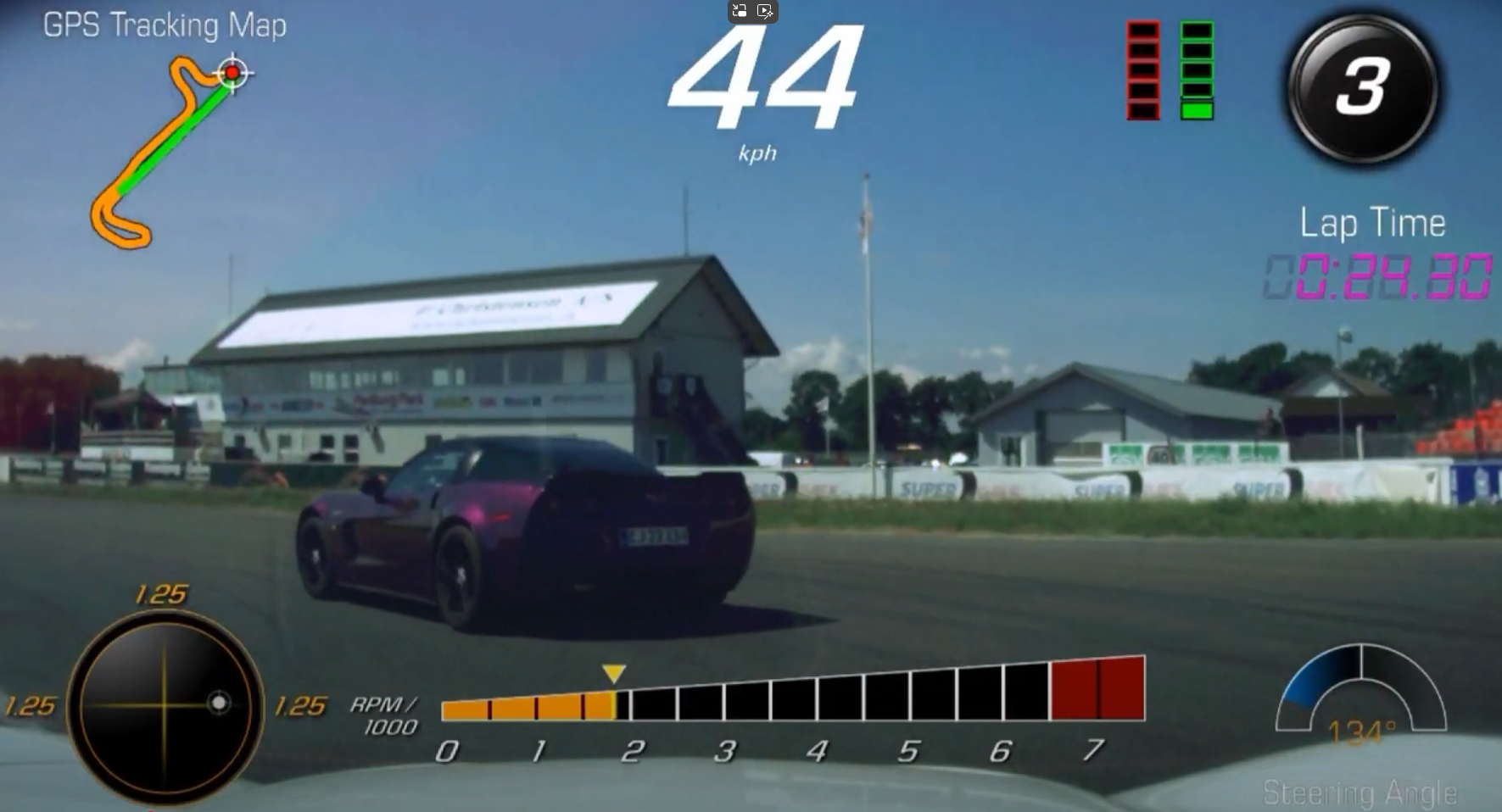Image resolution: width=1502 pixels, height=812 pixels.
Task: Open the video enhance magic-wand button
Action: point(764,11)
